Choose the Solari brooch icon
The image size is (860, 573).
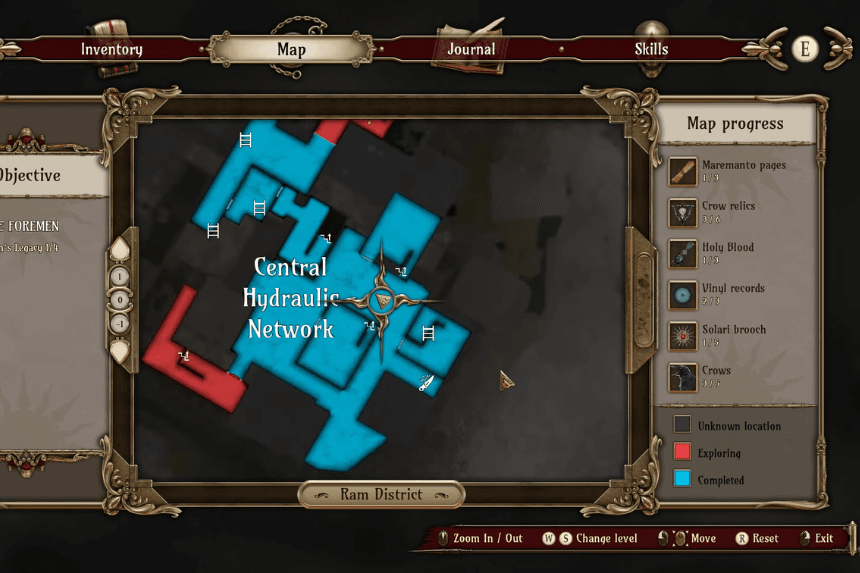(683, 335)
